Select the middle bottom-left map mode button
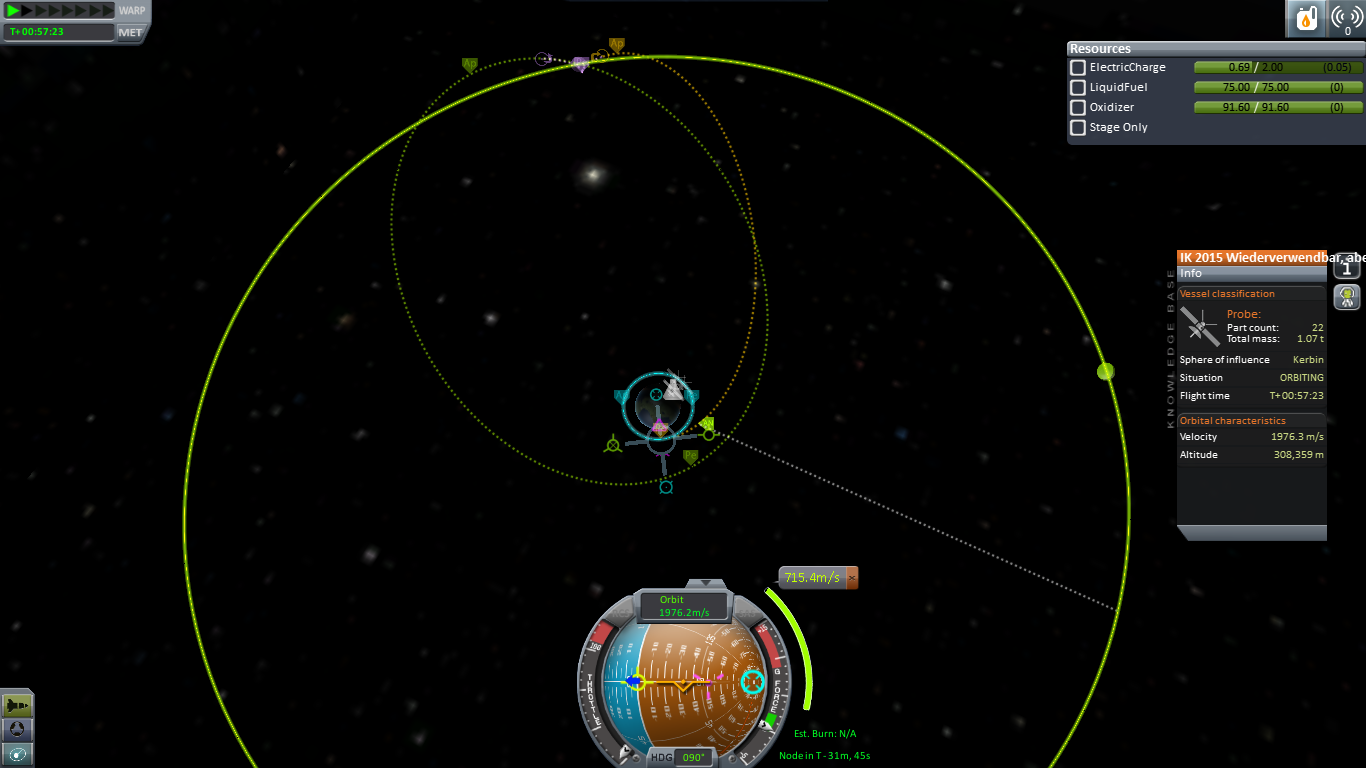1366x768 pixels. pos(18,730)
